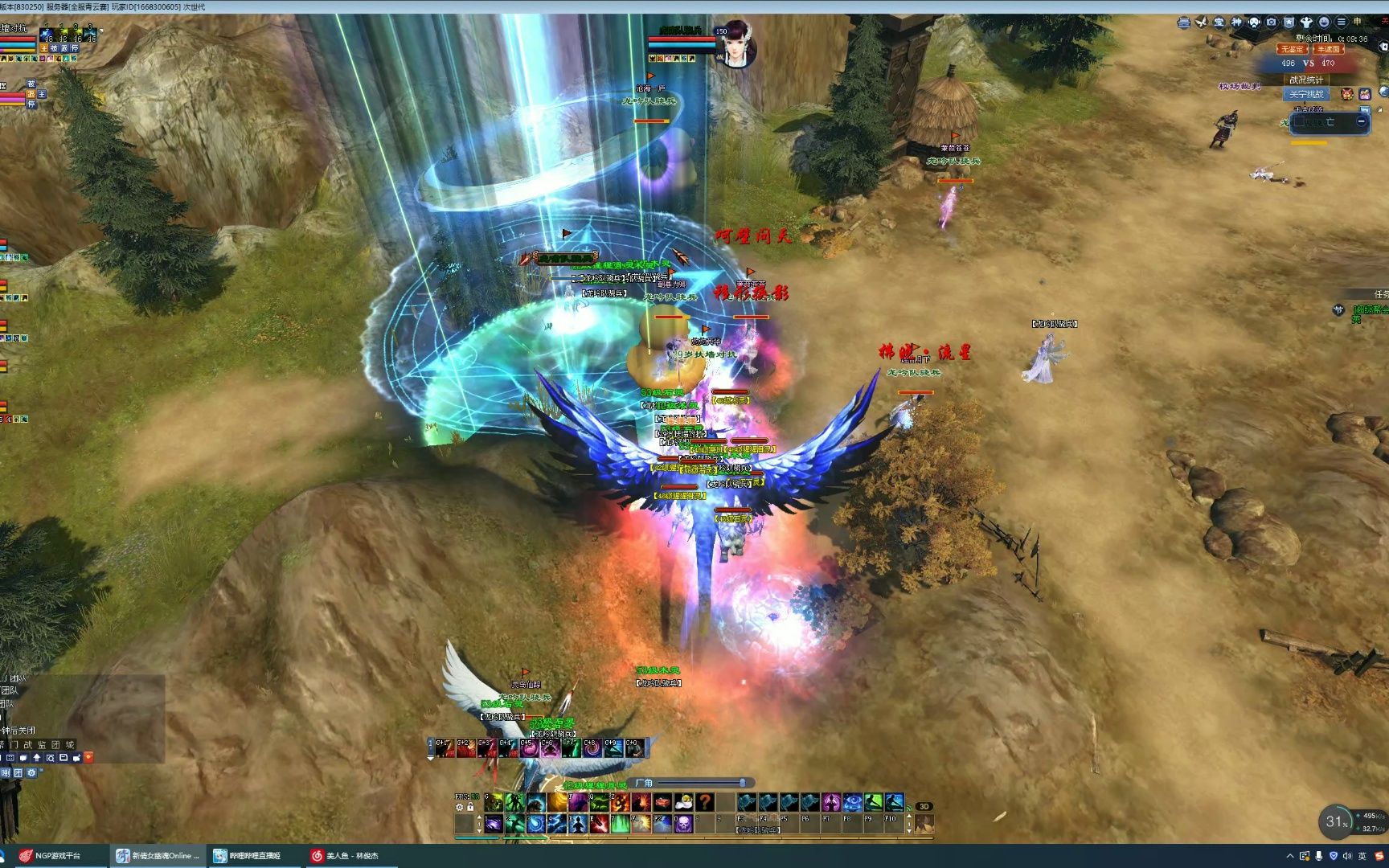Viewport: 1389px width, 868px height.
Task: Collapse the tracker panel with the minus button
Action: [1361, 121]
